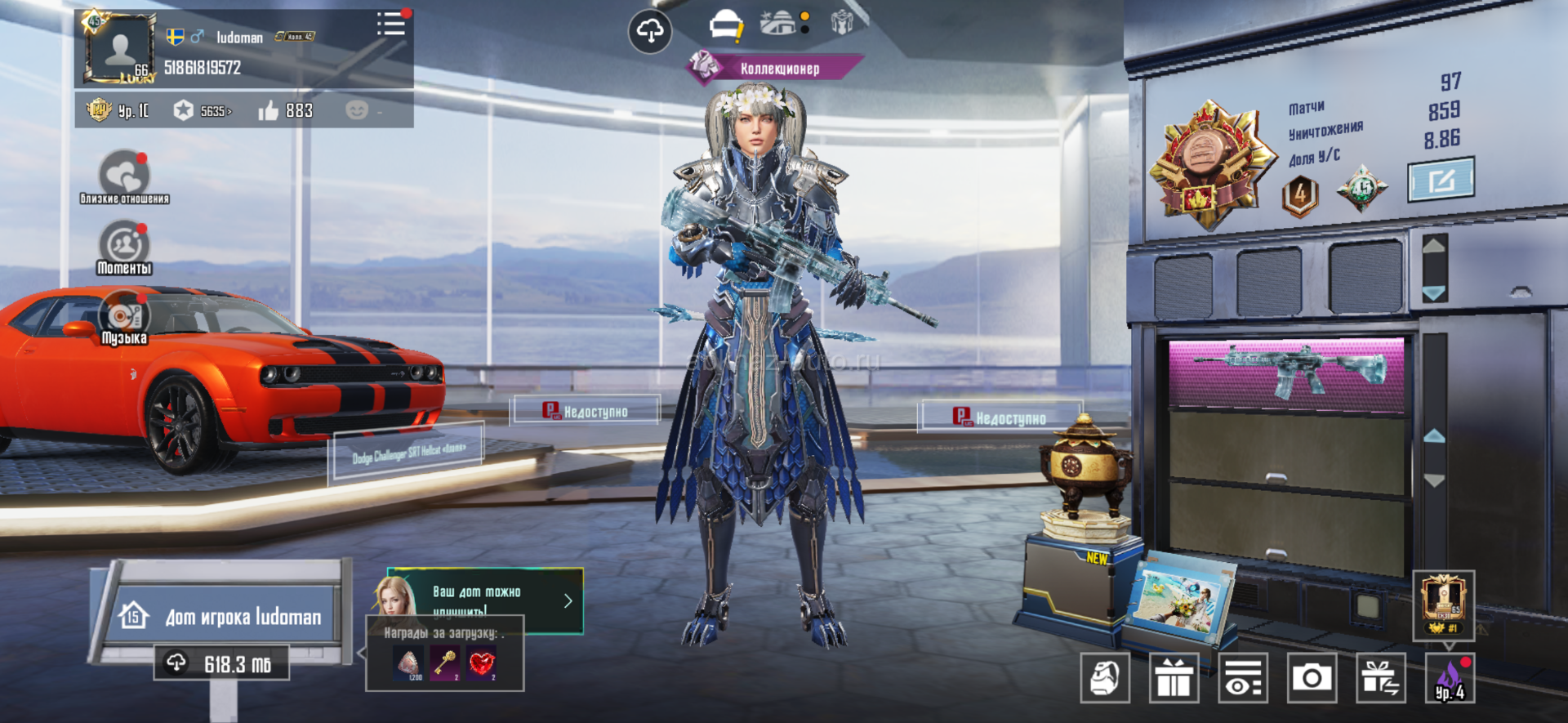
Task: Open the Коллекционер title banner
Action: pyautogui.click(x=777, y=69)
